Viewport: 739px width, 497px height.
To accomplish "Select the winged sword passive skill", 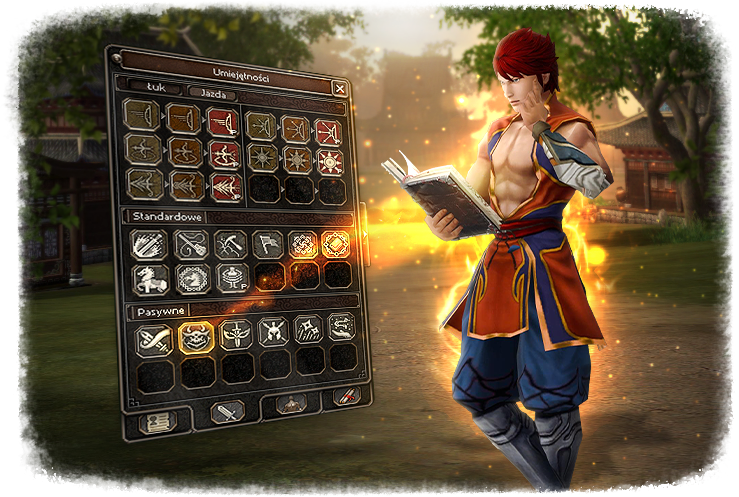I will pos(234,334).
